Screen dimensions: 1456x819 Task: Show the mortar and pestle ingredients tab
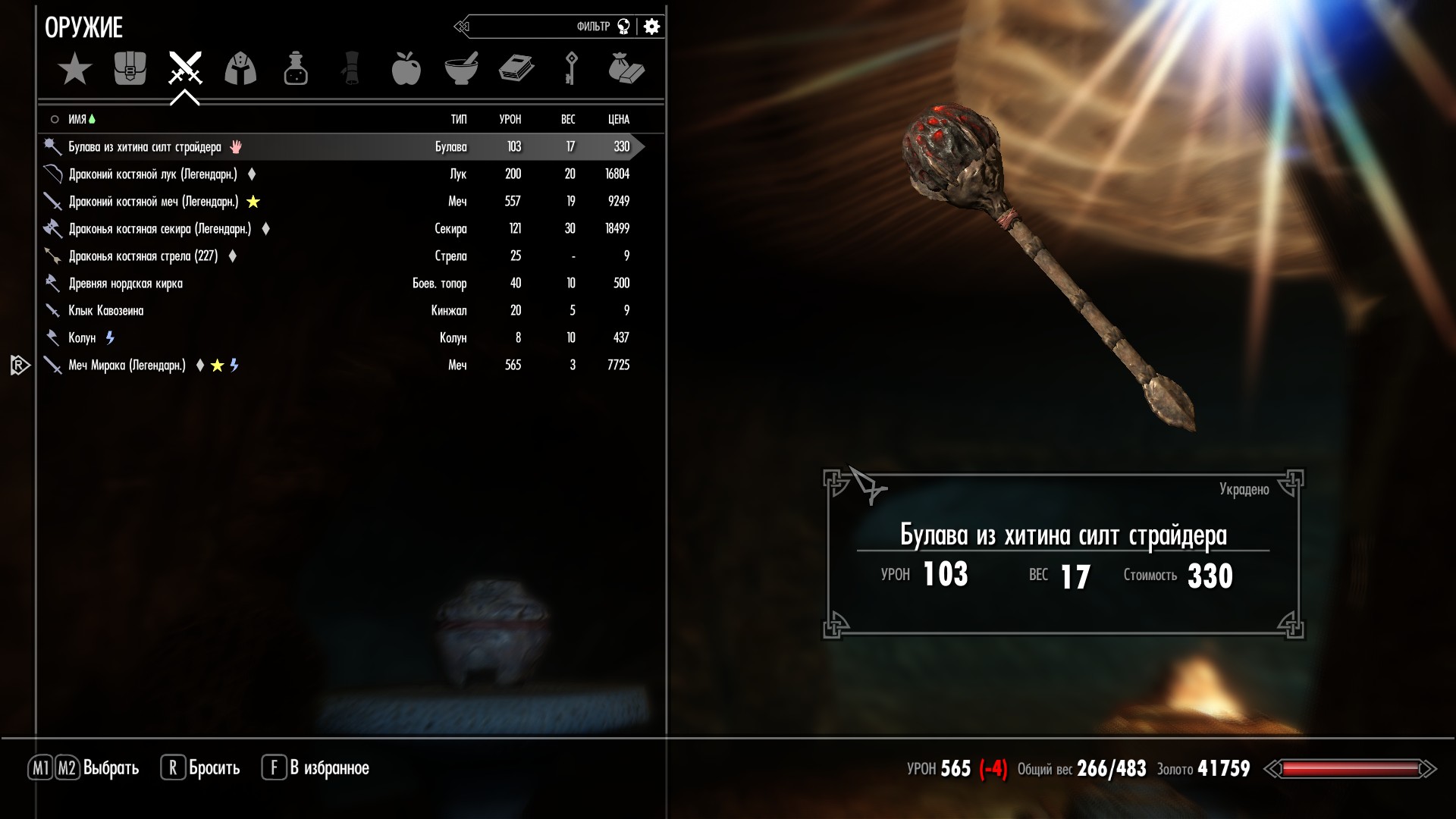tap(461, 69)
